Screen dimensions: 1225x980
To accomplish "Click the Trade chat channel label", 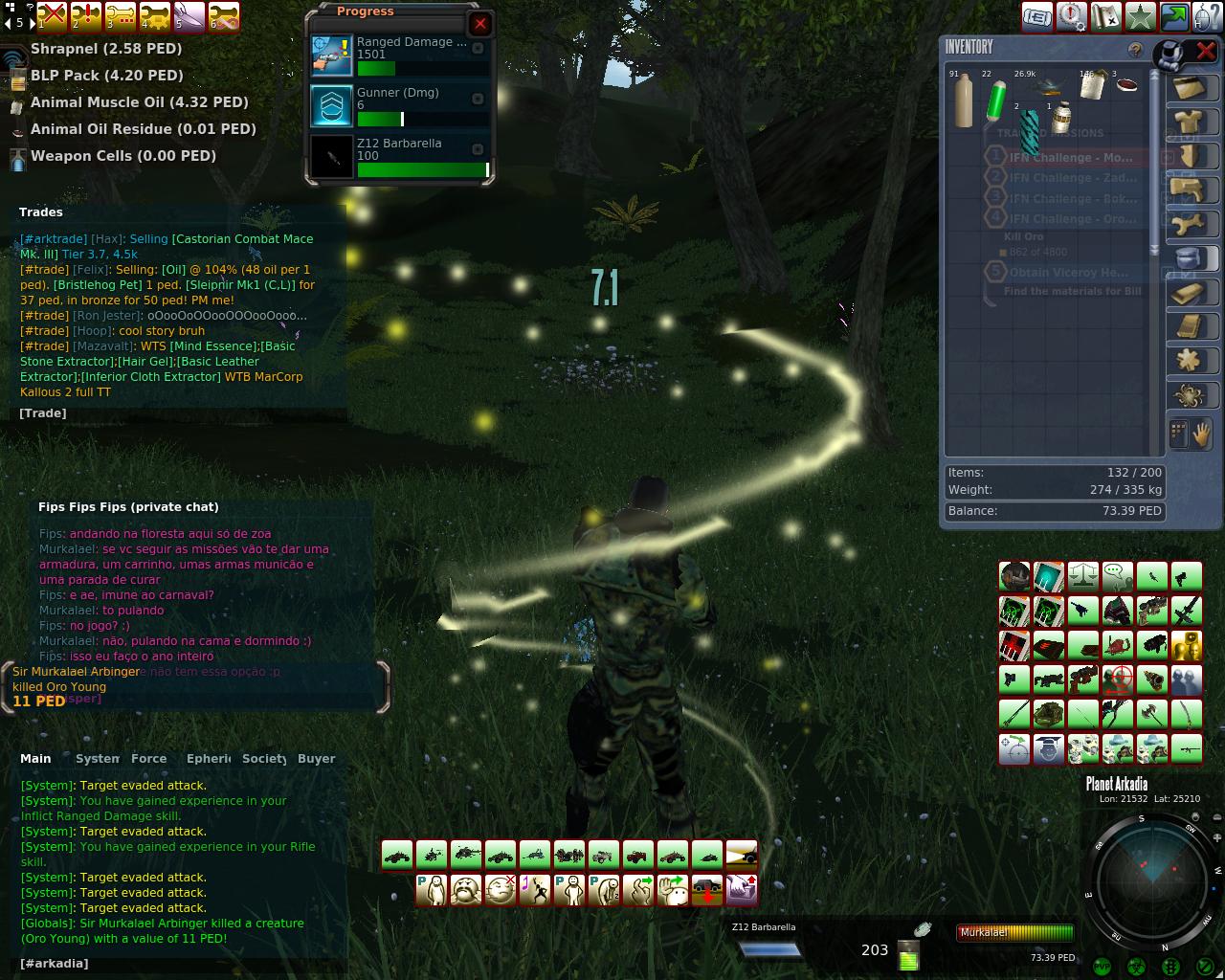I will pos(43,413).
